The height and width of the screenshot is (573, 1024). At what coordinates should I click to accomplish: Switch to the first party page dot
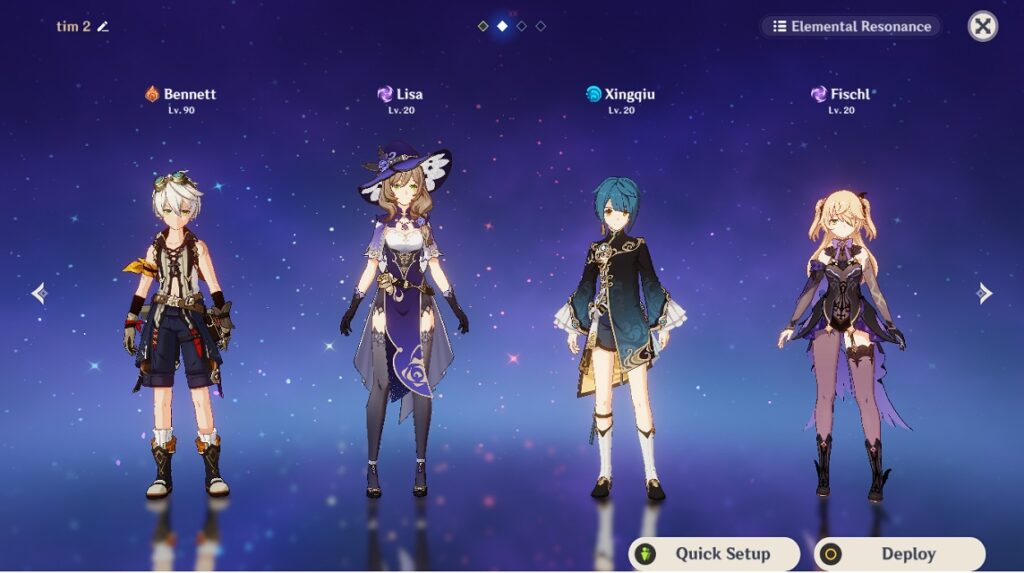coord(483,26)
